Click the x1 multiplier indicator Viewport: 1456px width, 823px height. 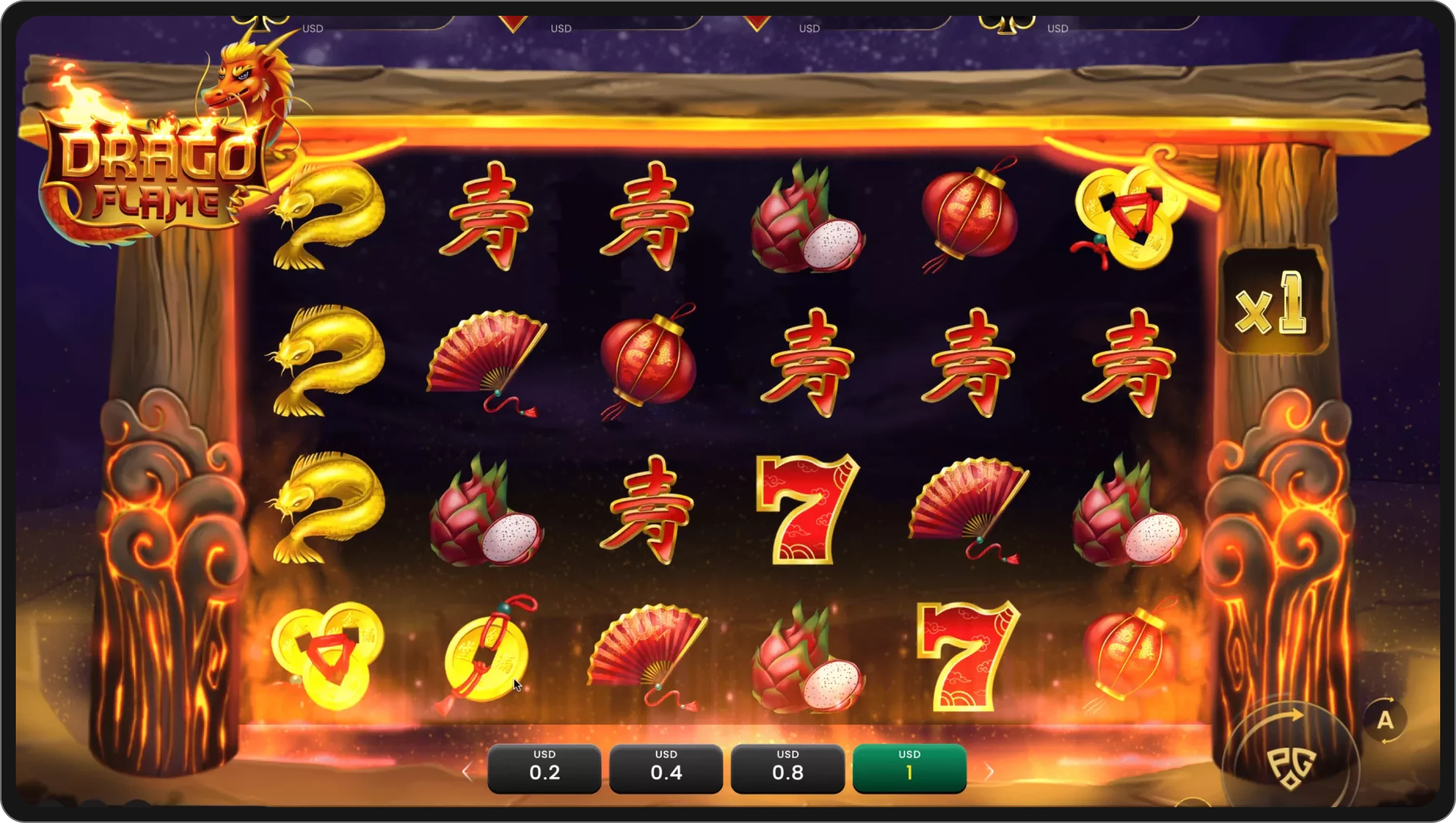1273,308
